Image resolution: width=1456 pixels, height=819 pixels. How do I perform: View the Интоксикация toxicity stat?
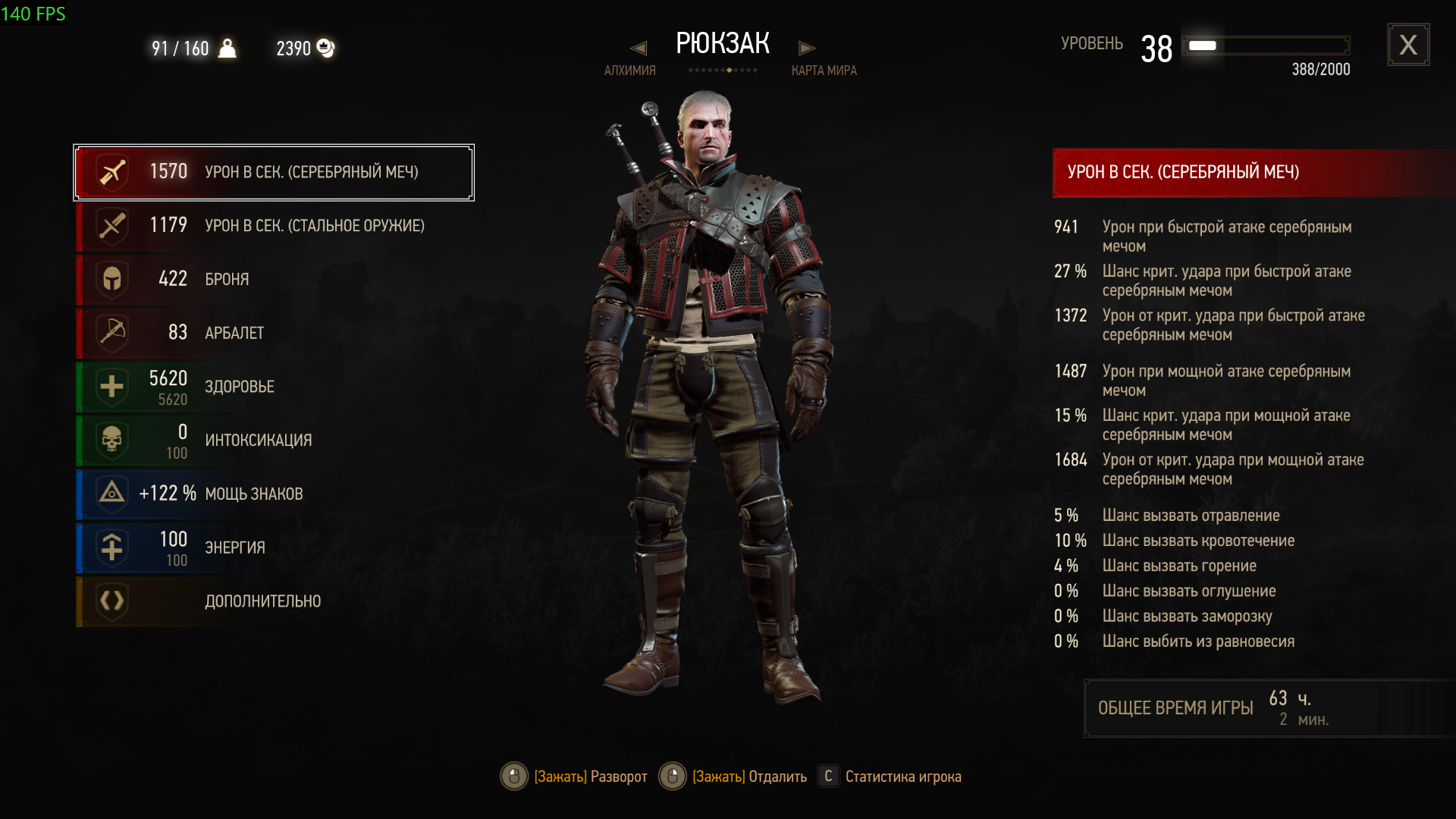pos(274,441)
